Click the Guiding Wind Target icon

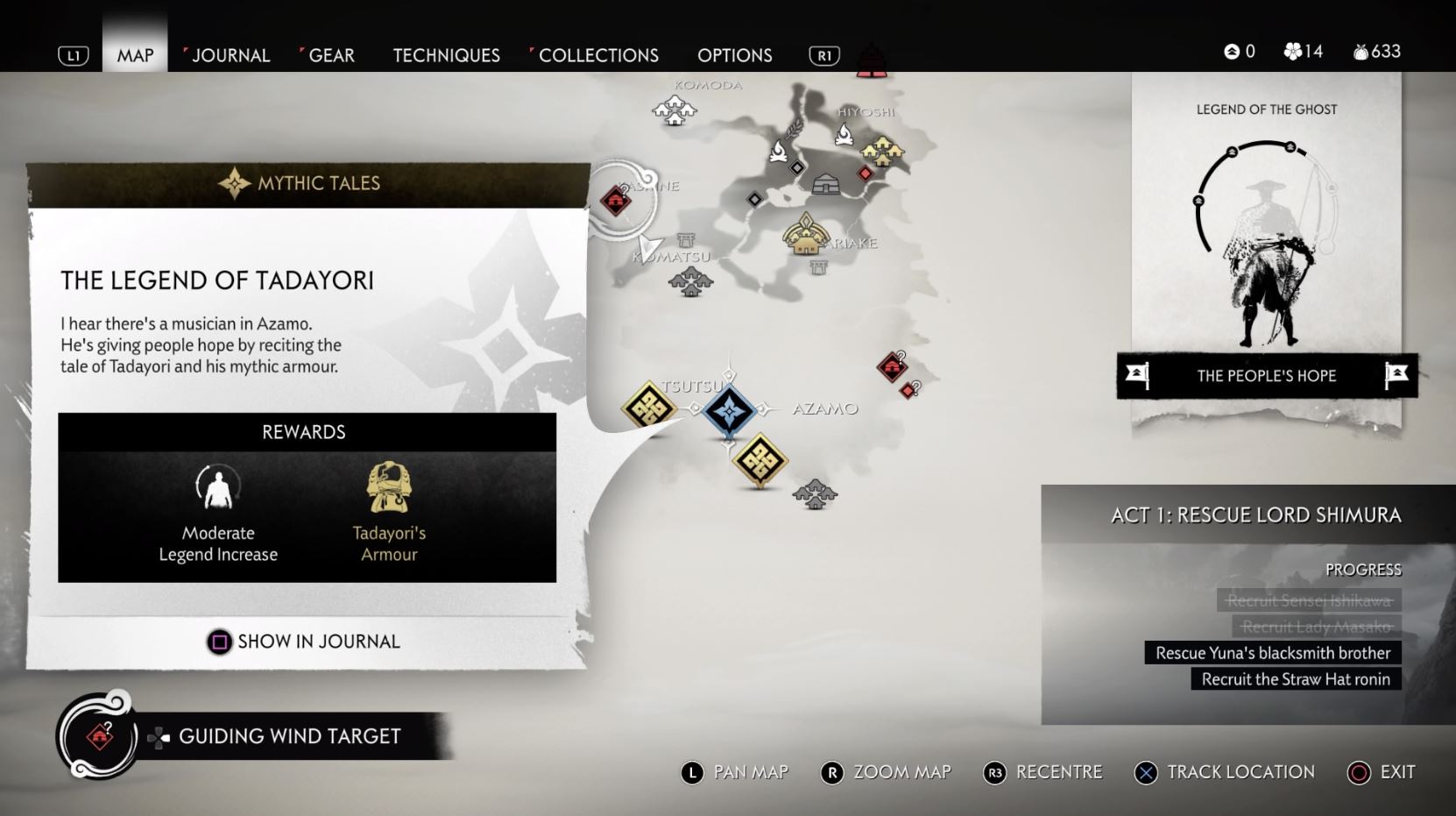tap(99, 736)
